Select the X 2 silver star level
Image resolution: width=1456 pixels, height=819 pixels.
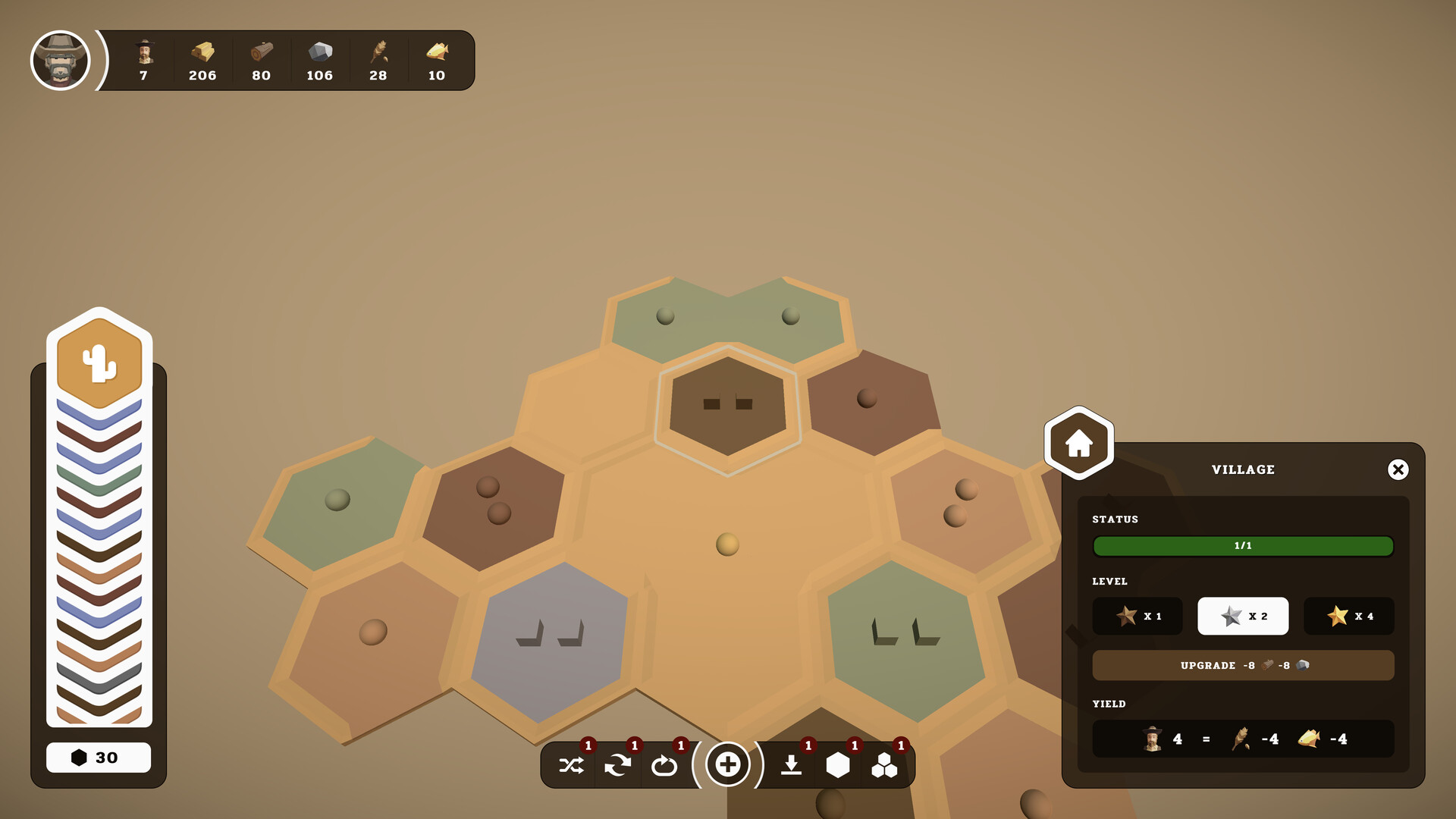coord(1243,616)
